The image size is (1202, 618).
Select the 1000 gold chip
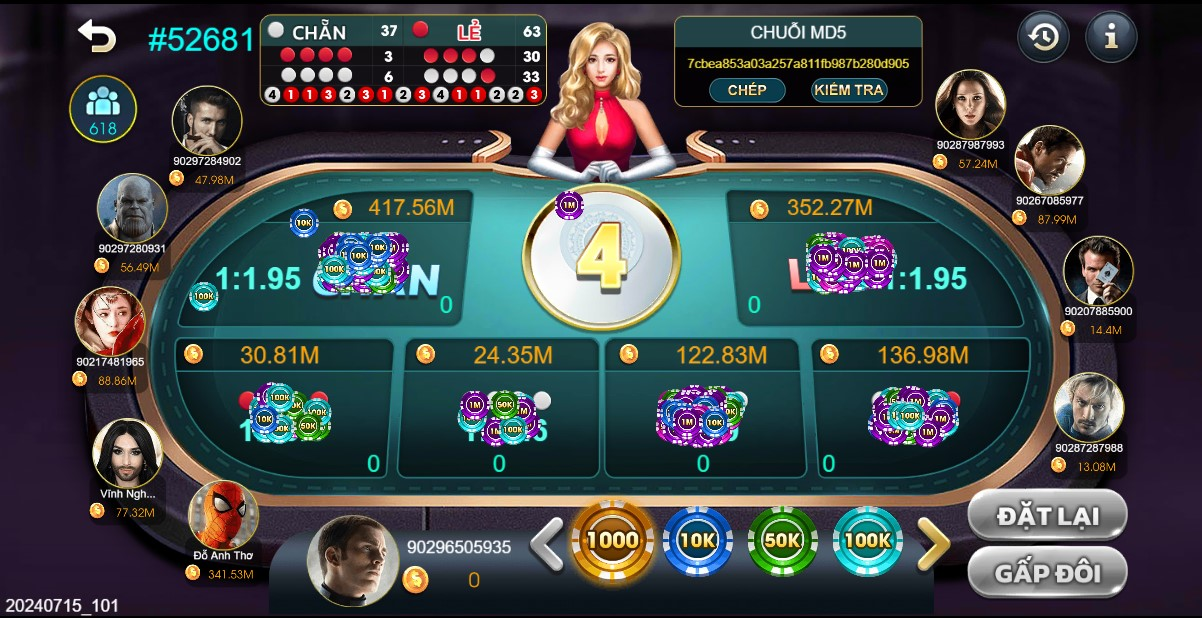(x=612, y=540)
